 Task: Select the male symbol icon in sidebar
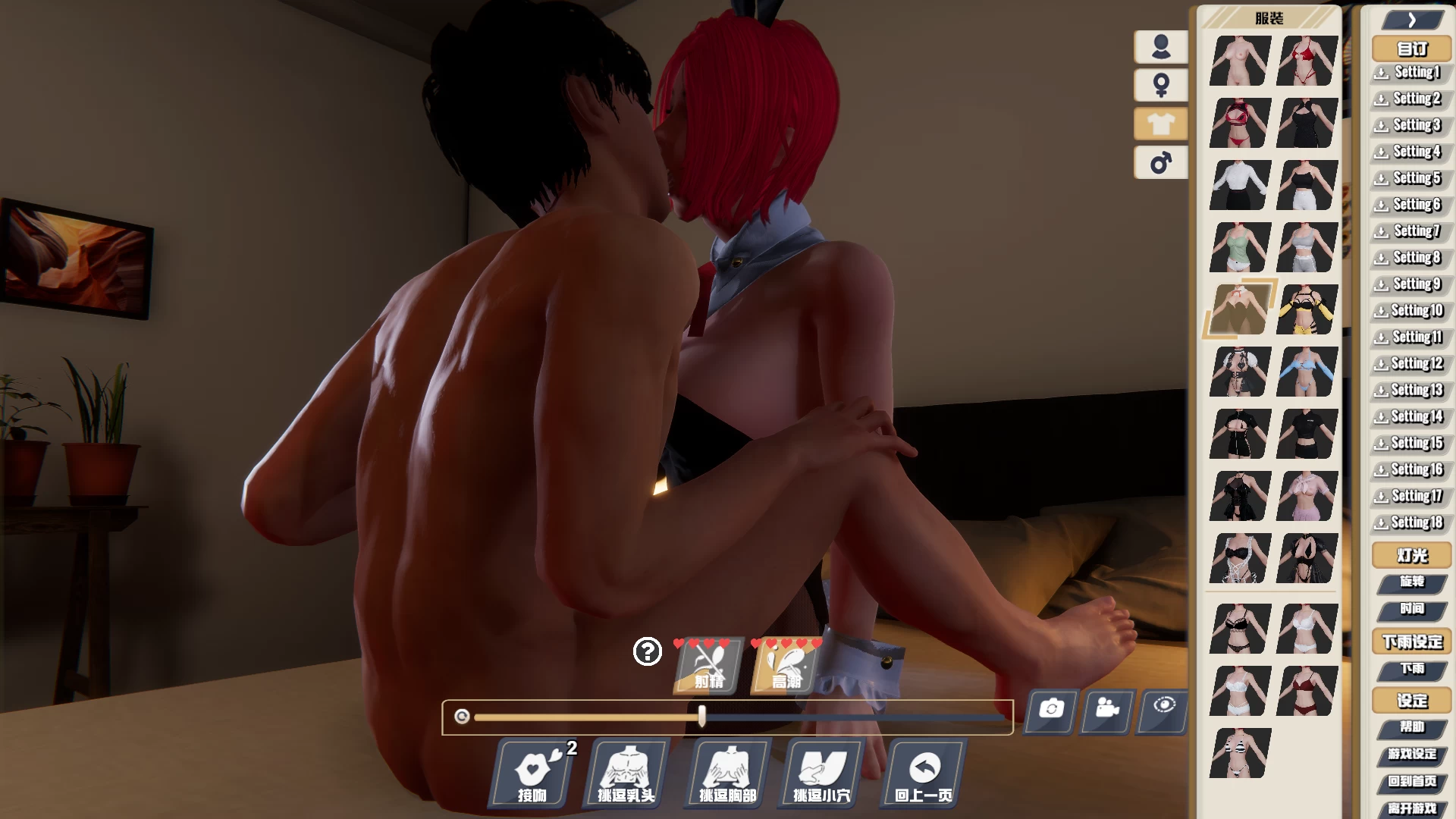point(1159,162)
